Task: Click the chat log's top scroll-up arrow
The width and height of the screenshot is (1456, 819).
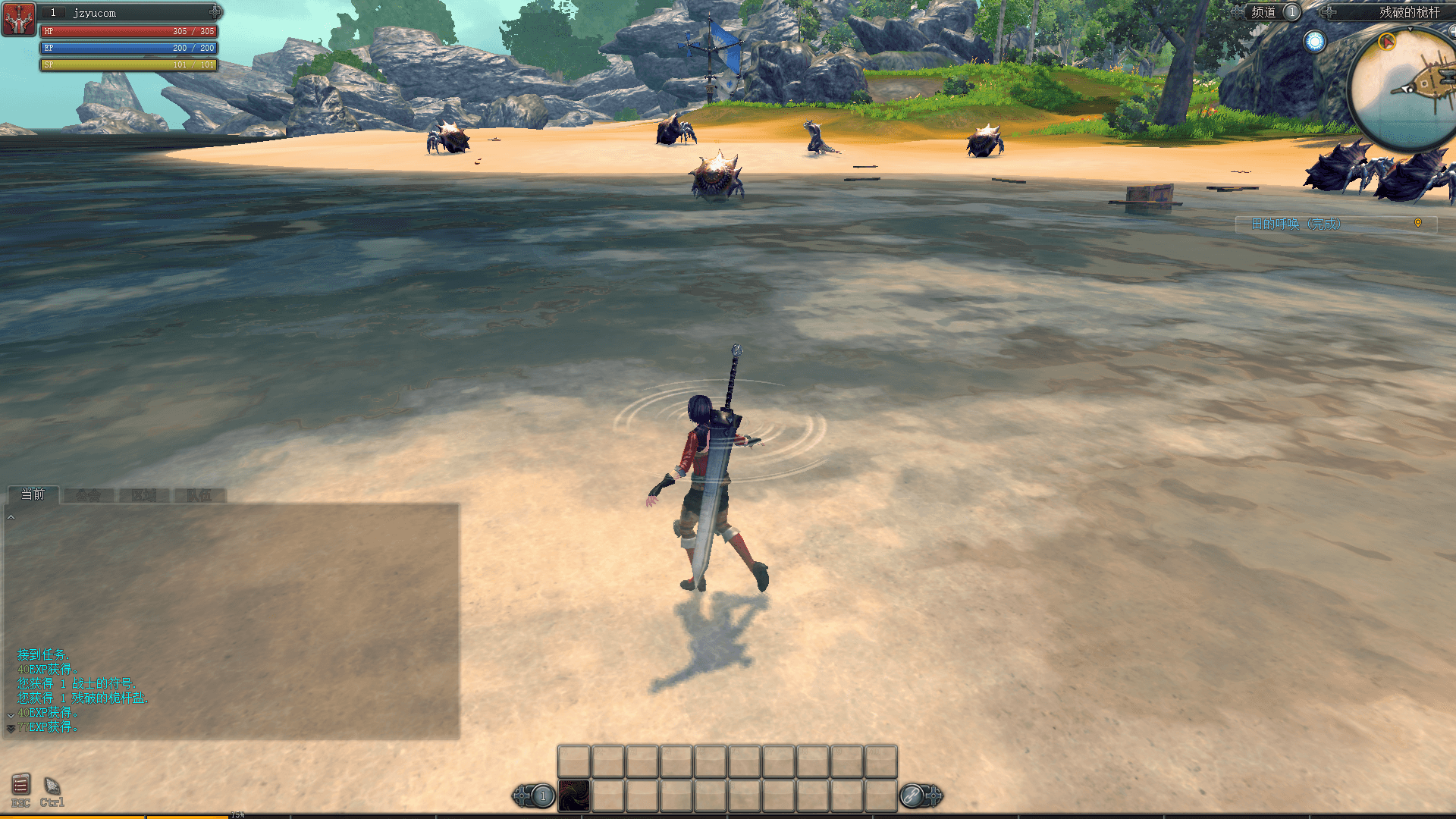Action: point(11,517)
